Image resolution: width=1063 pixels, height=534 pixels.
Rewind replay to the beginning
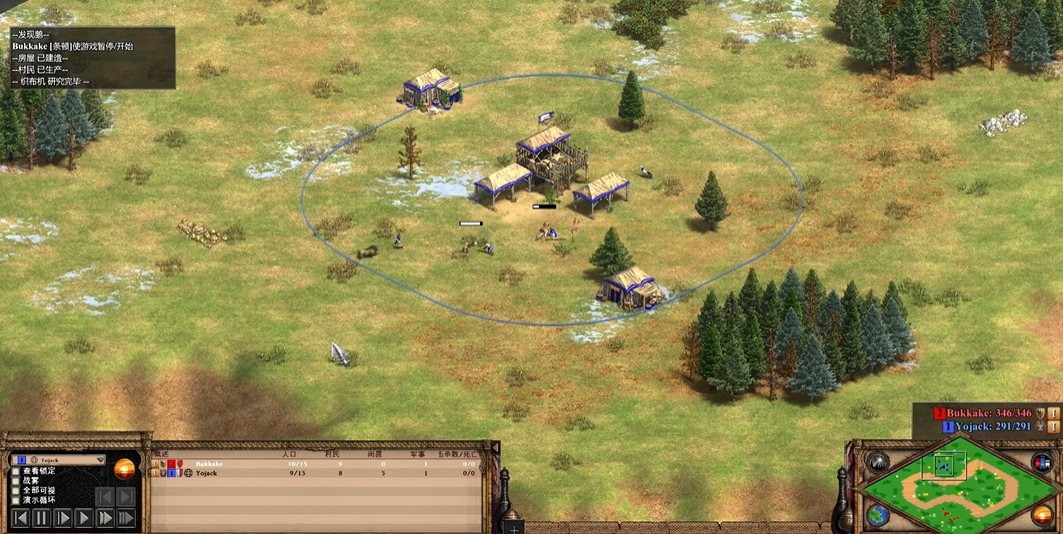19,518
